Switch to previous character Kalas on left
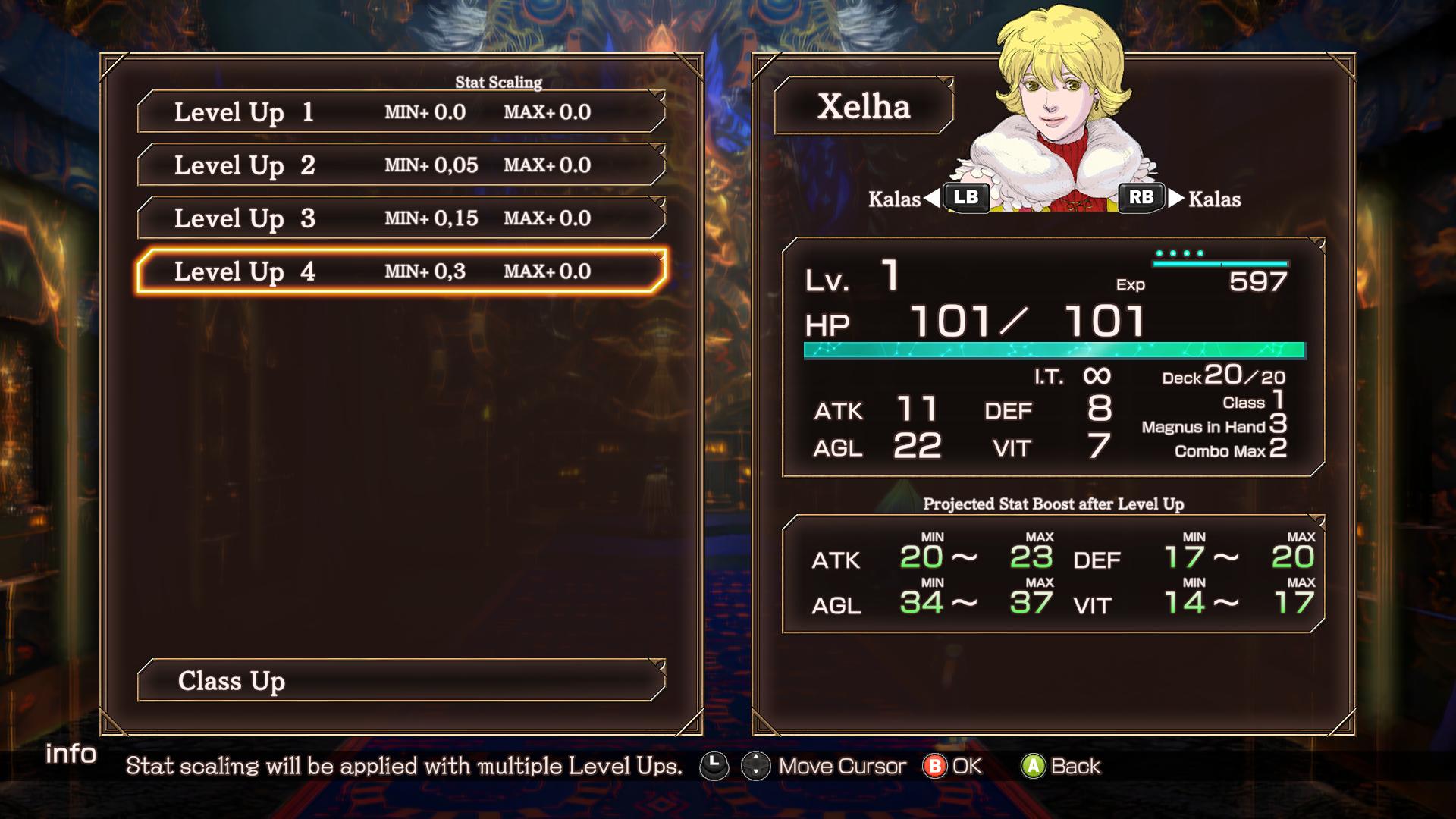Viewport: 1456px width, 819px height. tap(965, 198)
